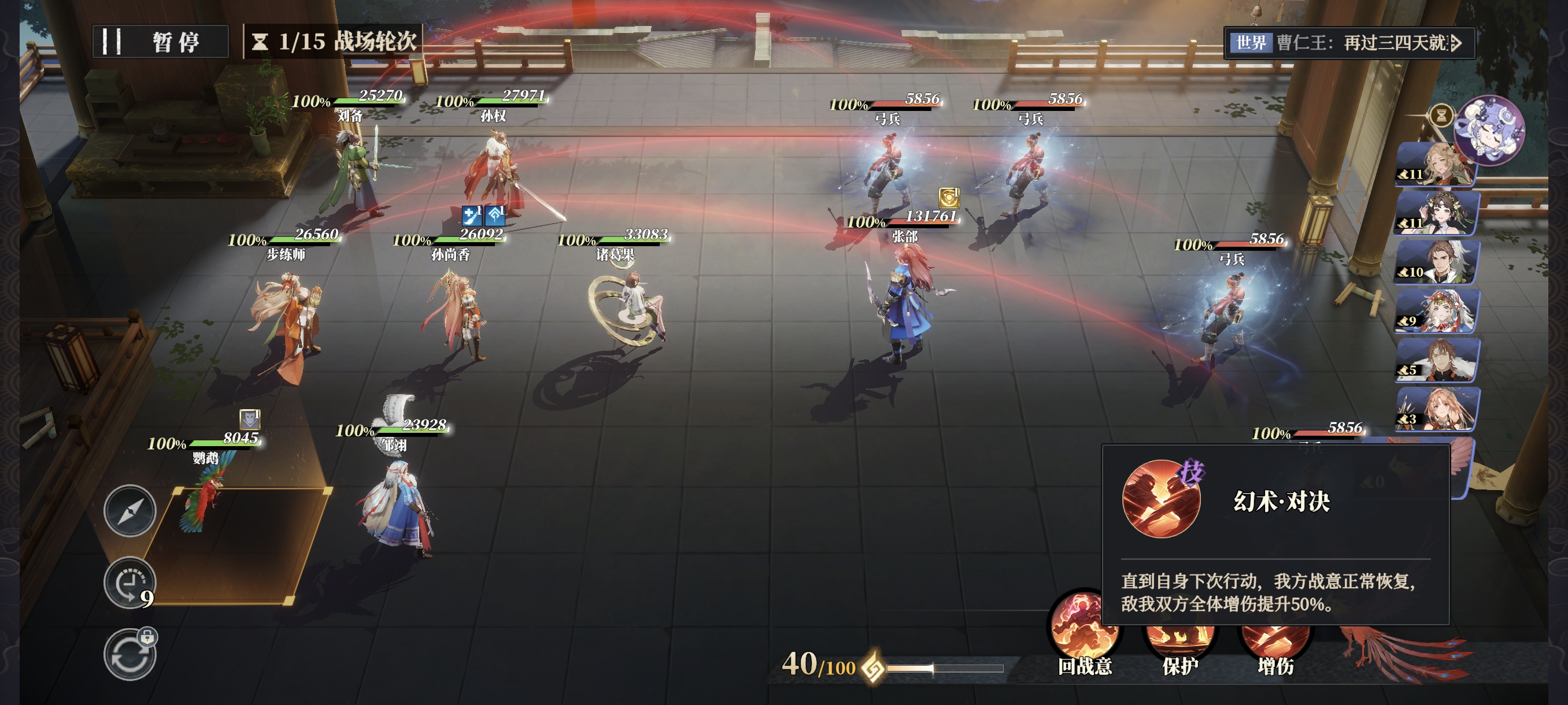The height and width of the screenshot is (705, 1568).
Task: Click the locked circular-arrows swap button
Action: 130,655
